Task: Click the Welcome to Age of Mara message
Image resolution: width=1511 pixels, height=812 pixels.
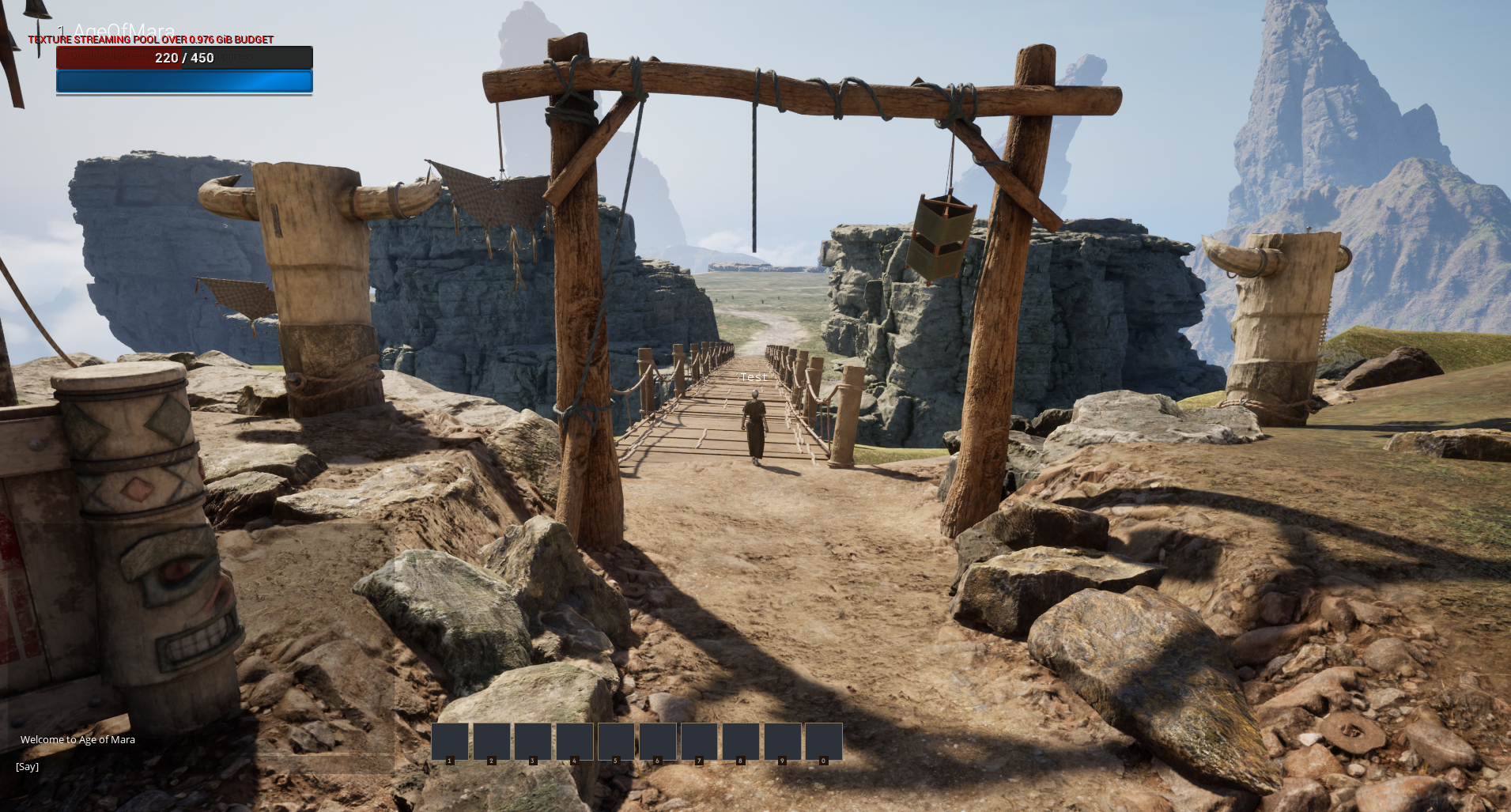Action: click(x=77, y=739)
